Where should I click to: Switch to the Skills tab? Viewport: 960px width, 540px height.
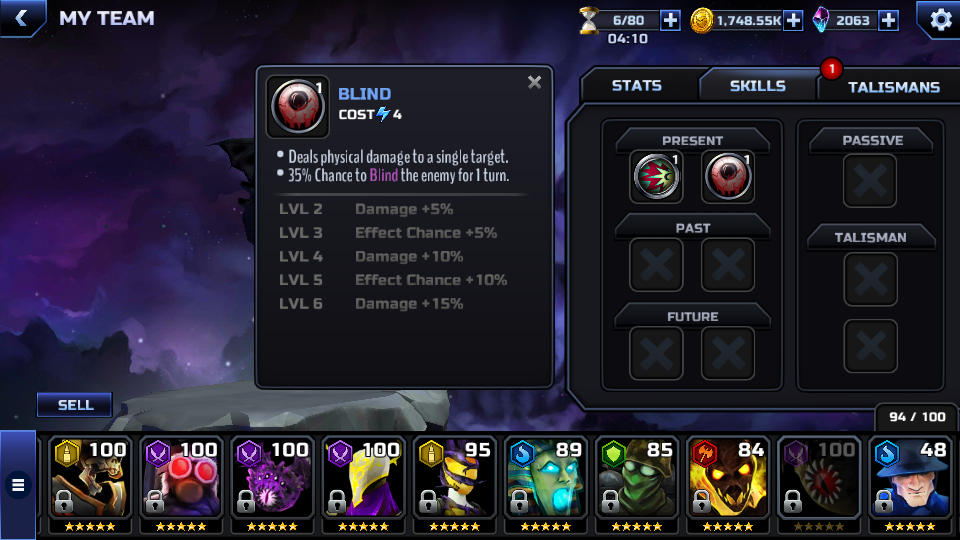click(757, 86)
